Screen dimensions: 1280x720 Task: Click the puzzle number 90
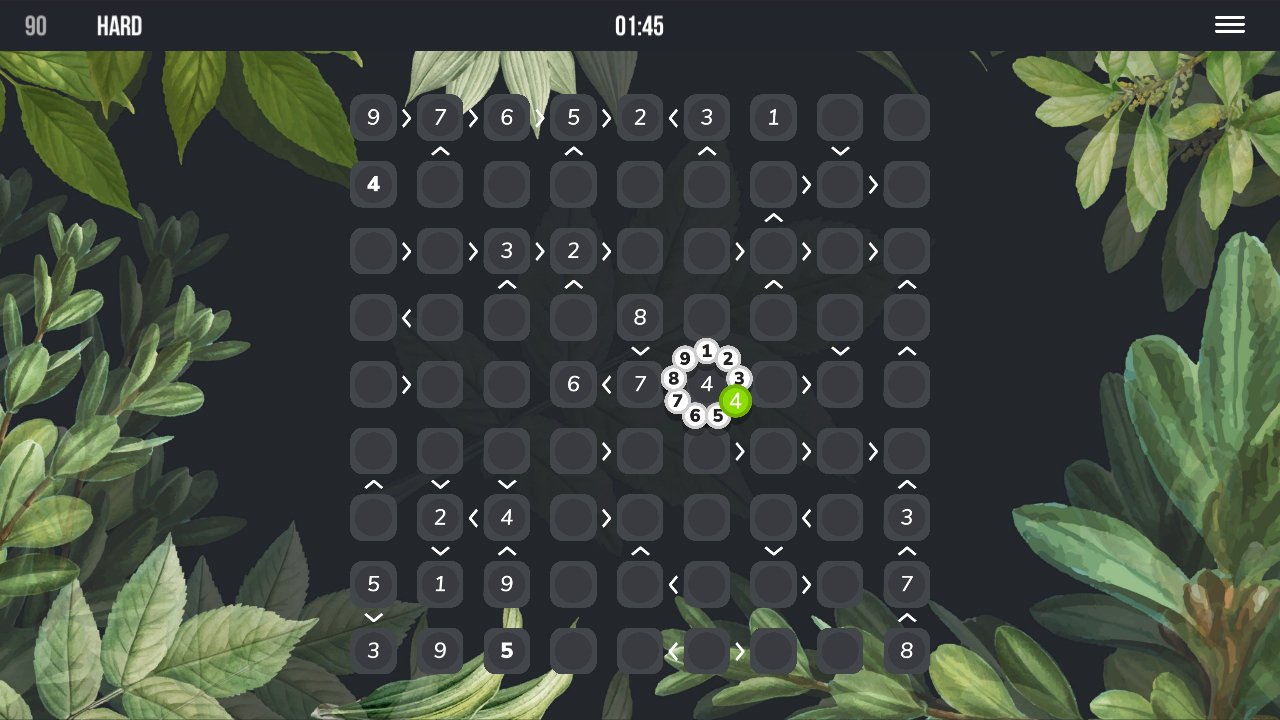coord(35,26)
